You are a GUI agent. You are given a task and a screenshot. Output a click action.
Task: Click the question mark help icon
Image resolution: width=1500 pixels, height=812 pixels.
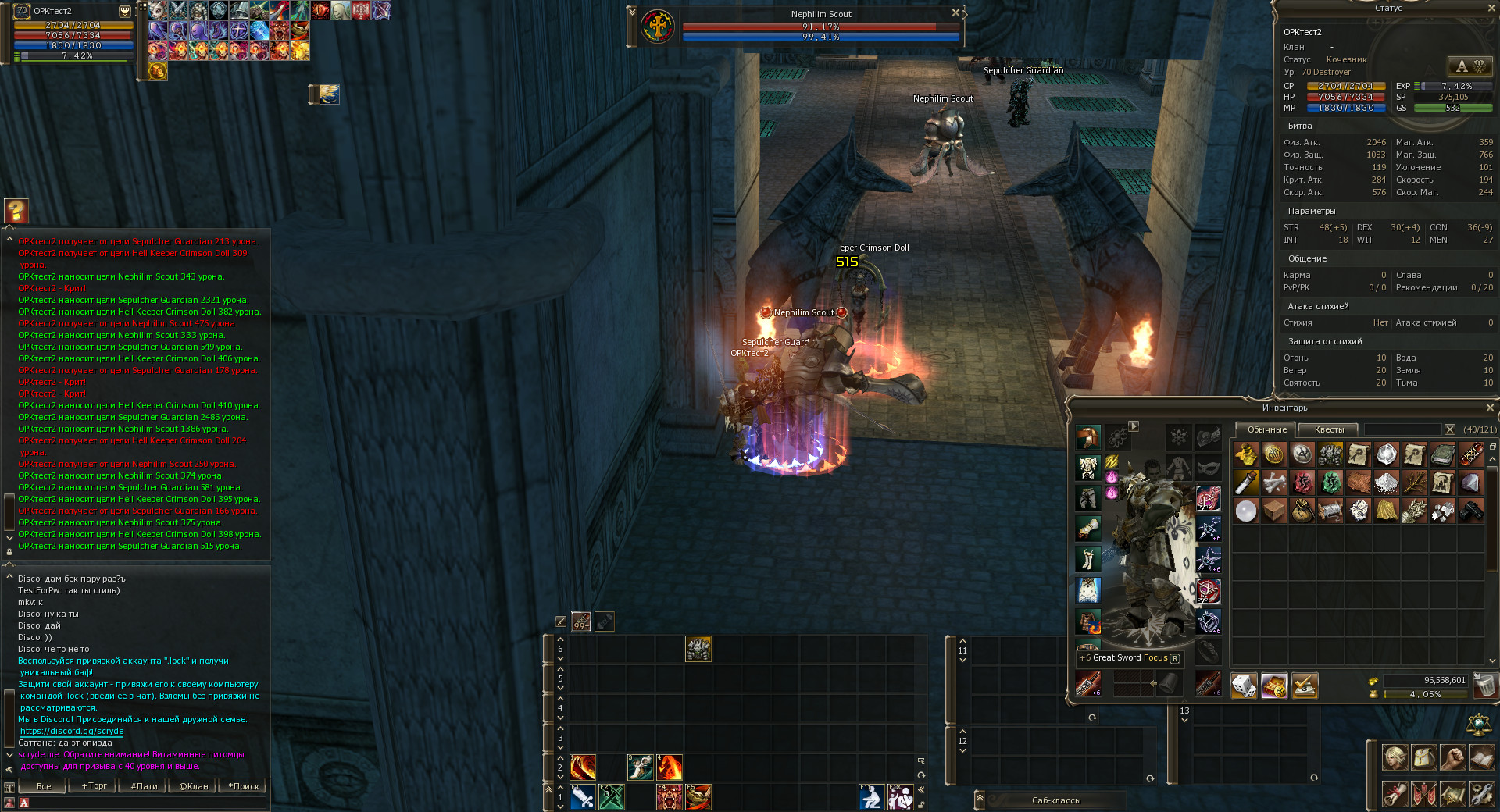point(16,210)
